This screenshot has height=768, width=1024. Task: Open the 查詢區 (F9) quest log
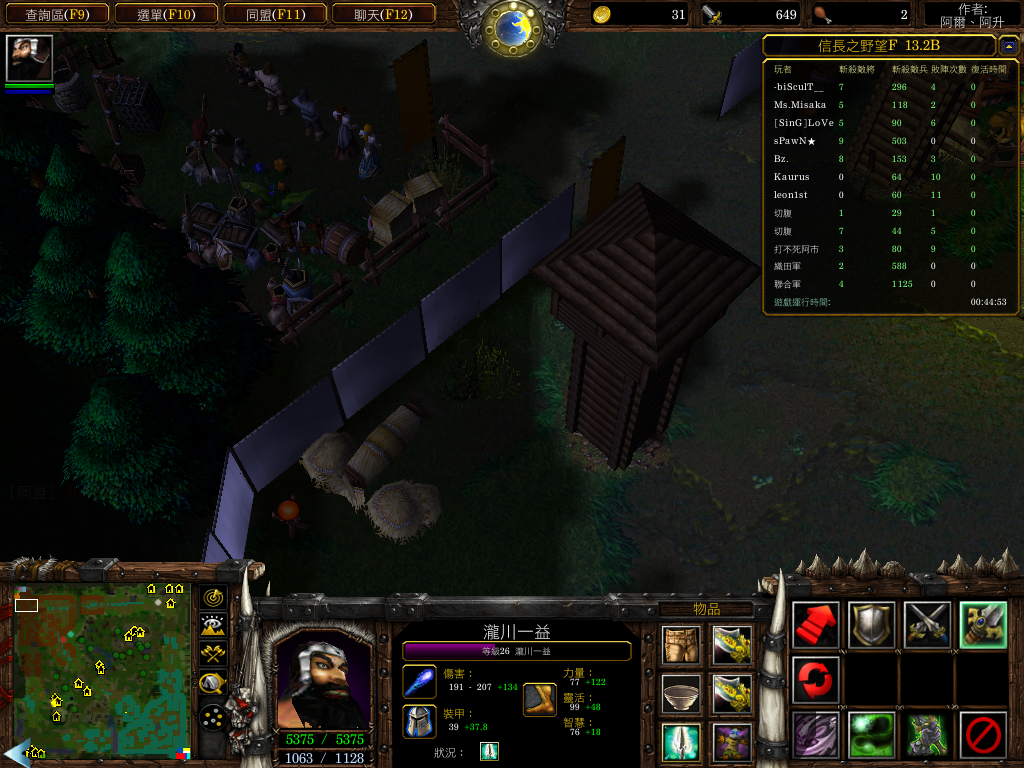point(55,14)
